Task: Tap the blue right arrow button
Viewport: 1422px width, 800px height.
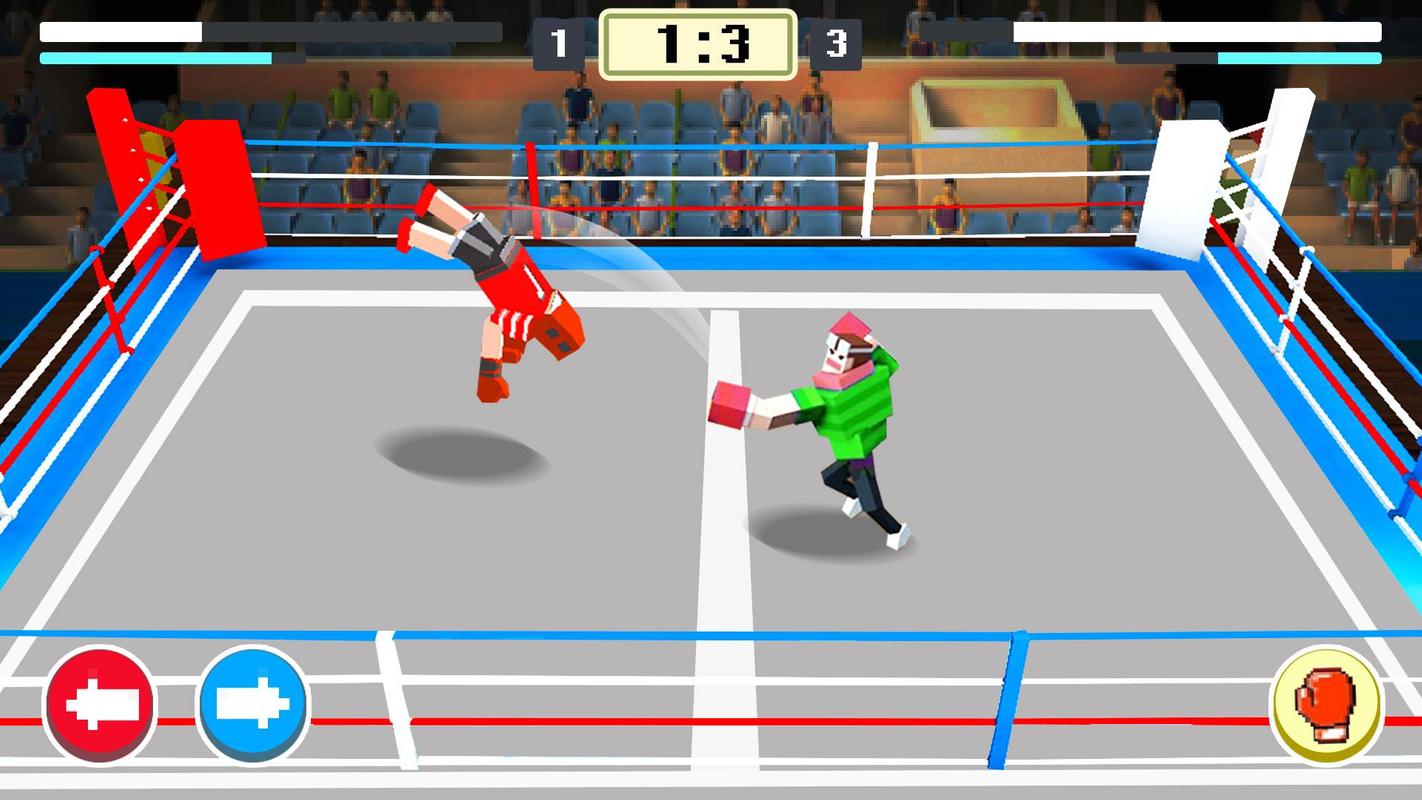Action: click(253, 705)
